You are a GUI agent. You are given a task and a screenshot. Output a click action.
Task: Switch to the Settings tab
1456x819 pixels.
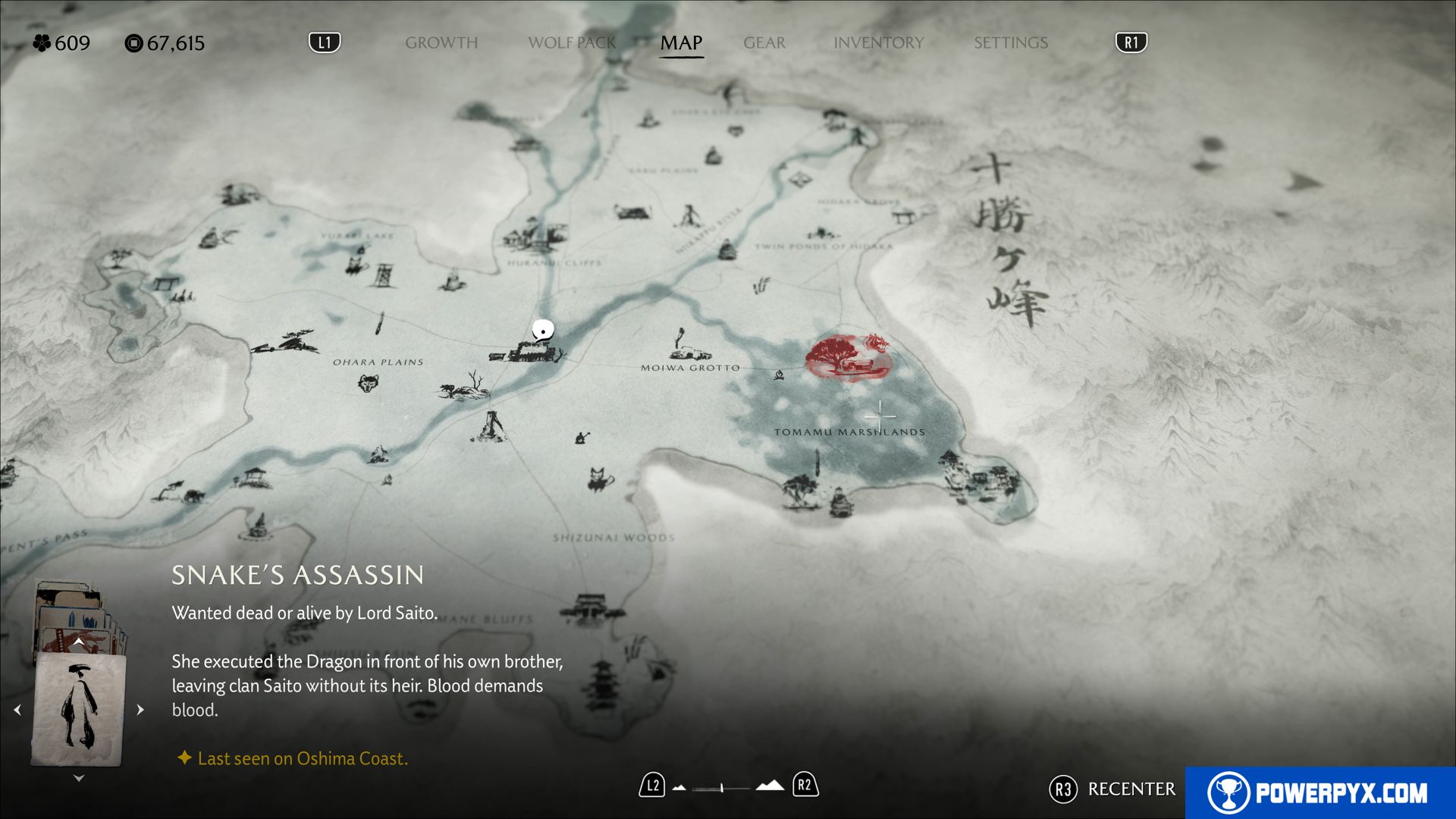[1010, 43]
